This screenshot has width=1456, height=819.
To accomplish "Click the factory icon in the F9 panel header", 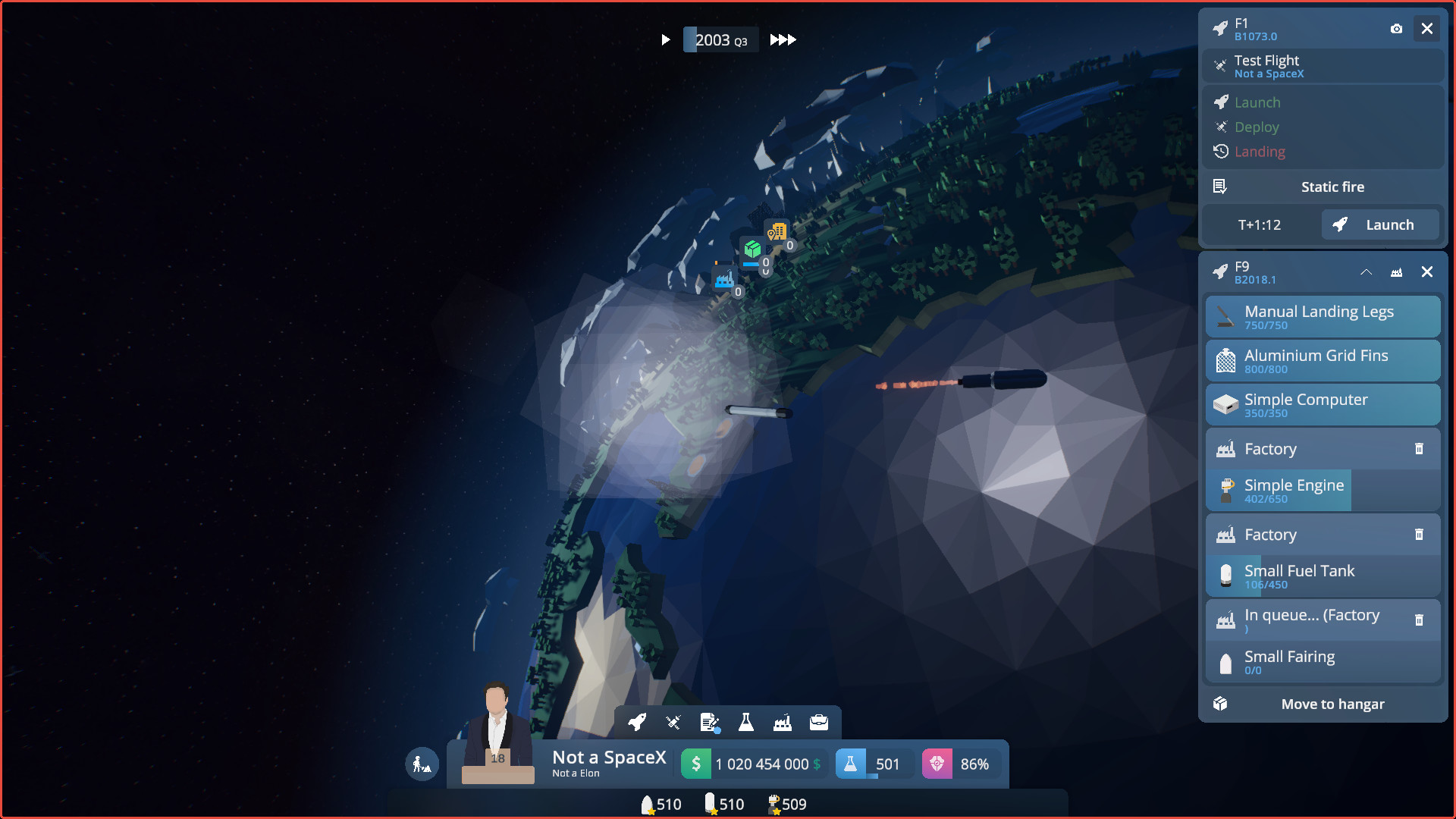I will [1398, 272].
